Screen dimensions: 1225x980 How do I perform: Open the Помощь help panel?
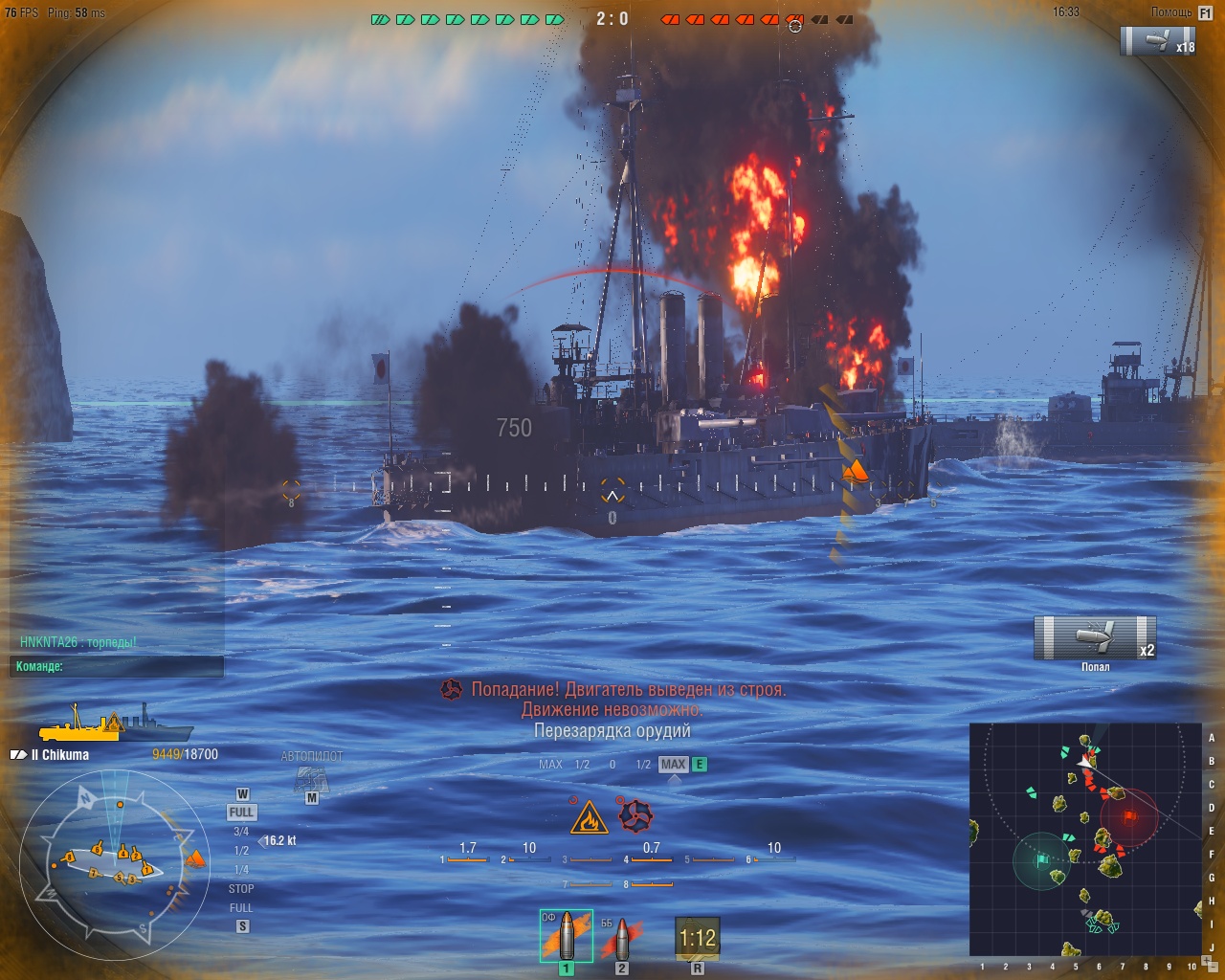point(1179,12)
